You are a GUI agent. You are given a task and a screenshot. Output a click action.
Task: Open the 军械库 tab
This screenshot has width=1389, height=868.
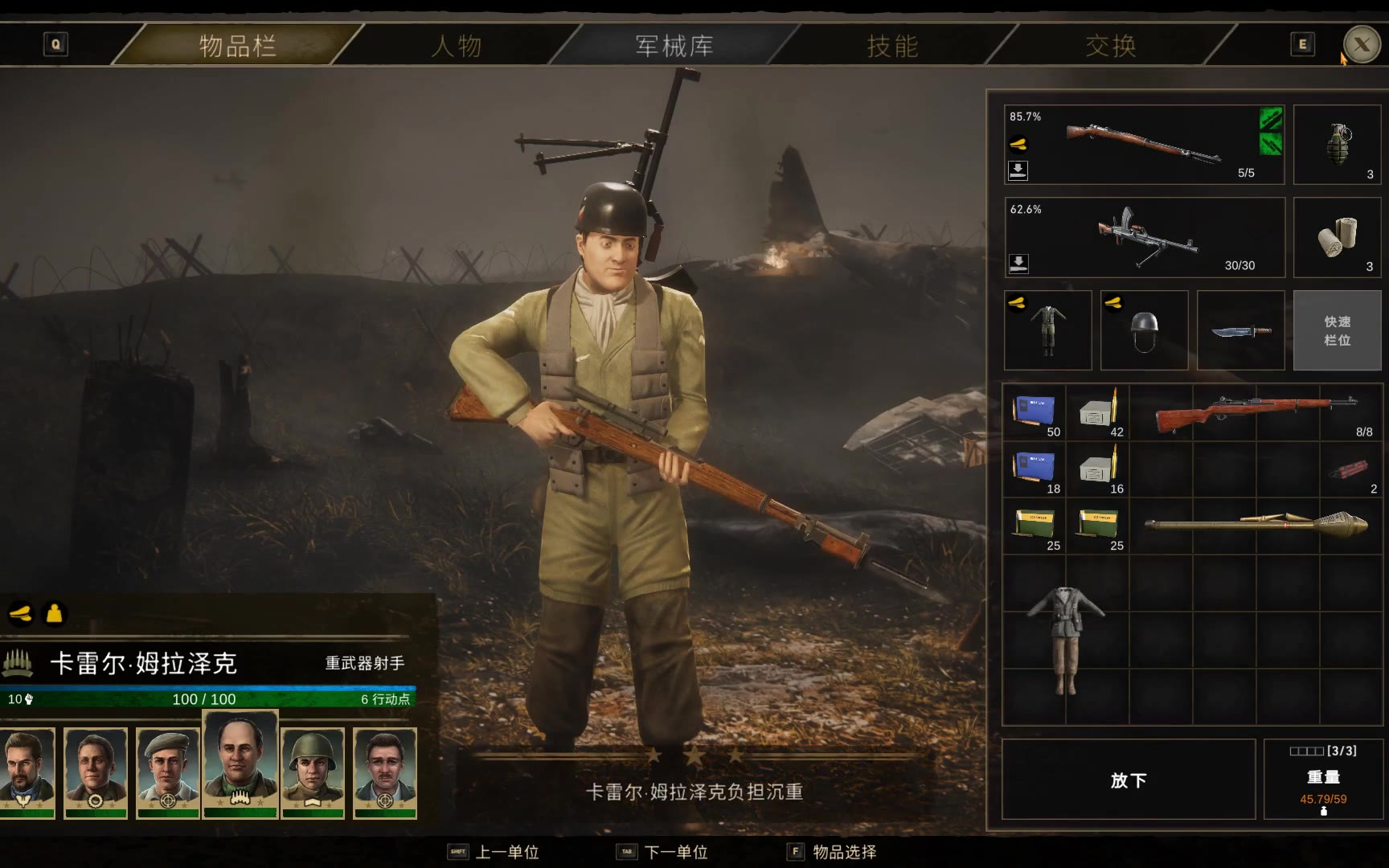click(x=674, y=46)
